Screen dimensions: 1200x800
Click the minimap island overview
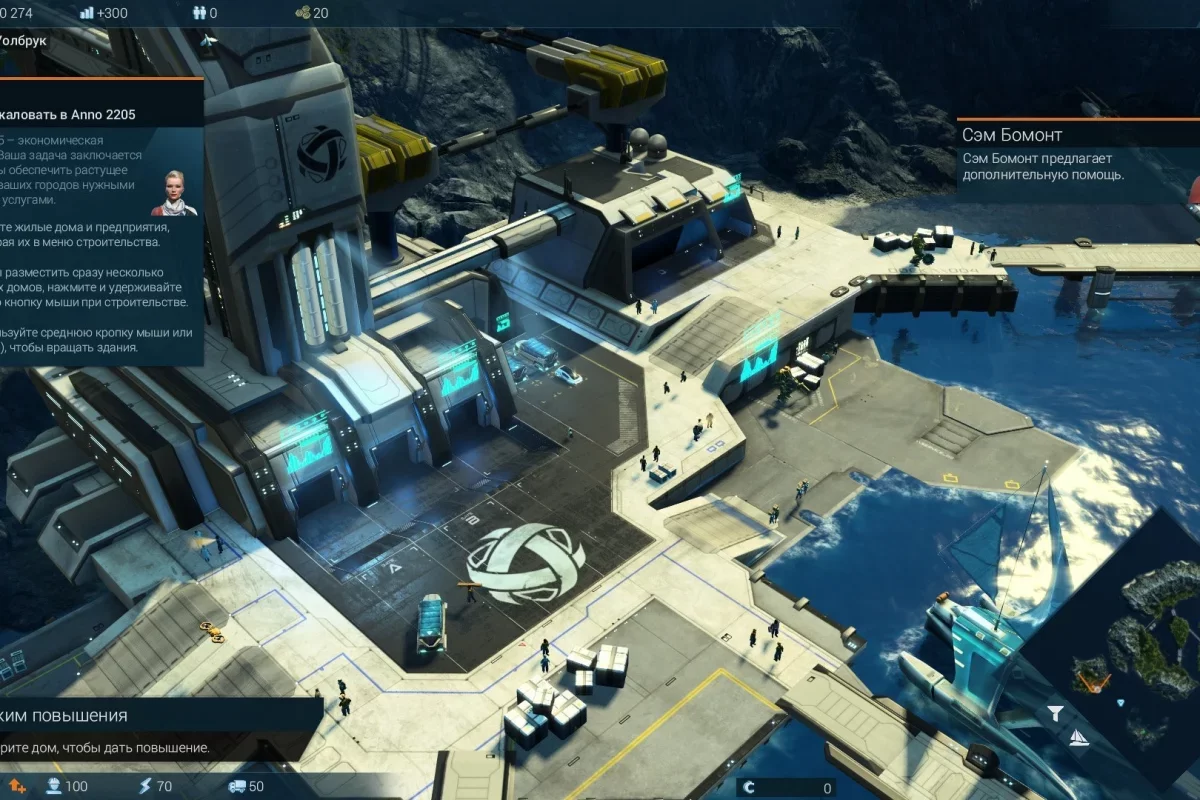(x=1130, y=640)
